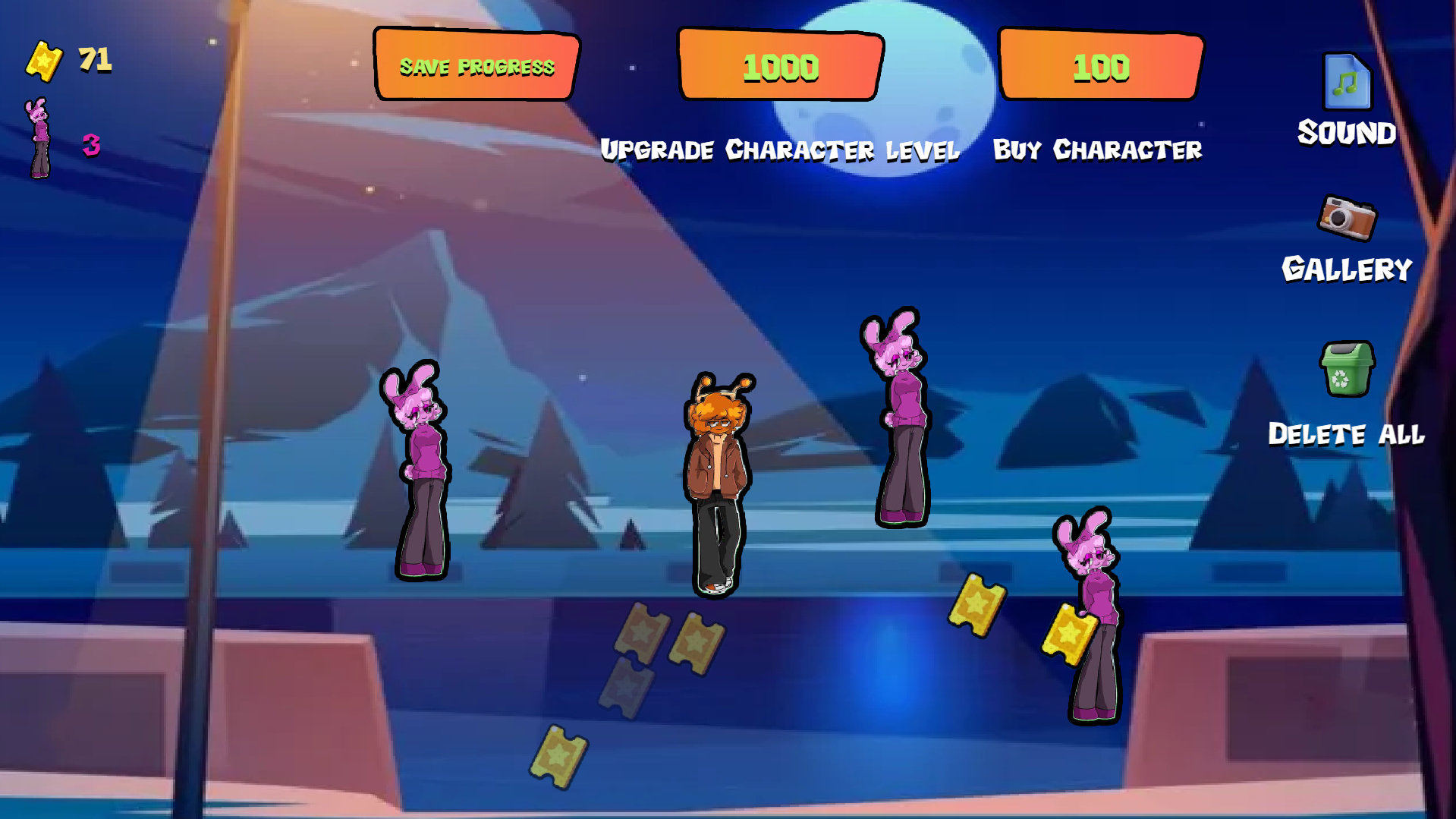Click the orange 1000 upgrade cost banner

click(x=780, y=67)
